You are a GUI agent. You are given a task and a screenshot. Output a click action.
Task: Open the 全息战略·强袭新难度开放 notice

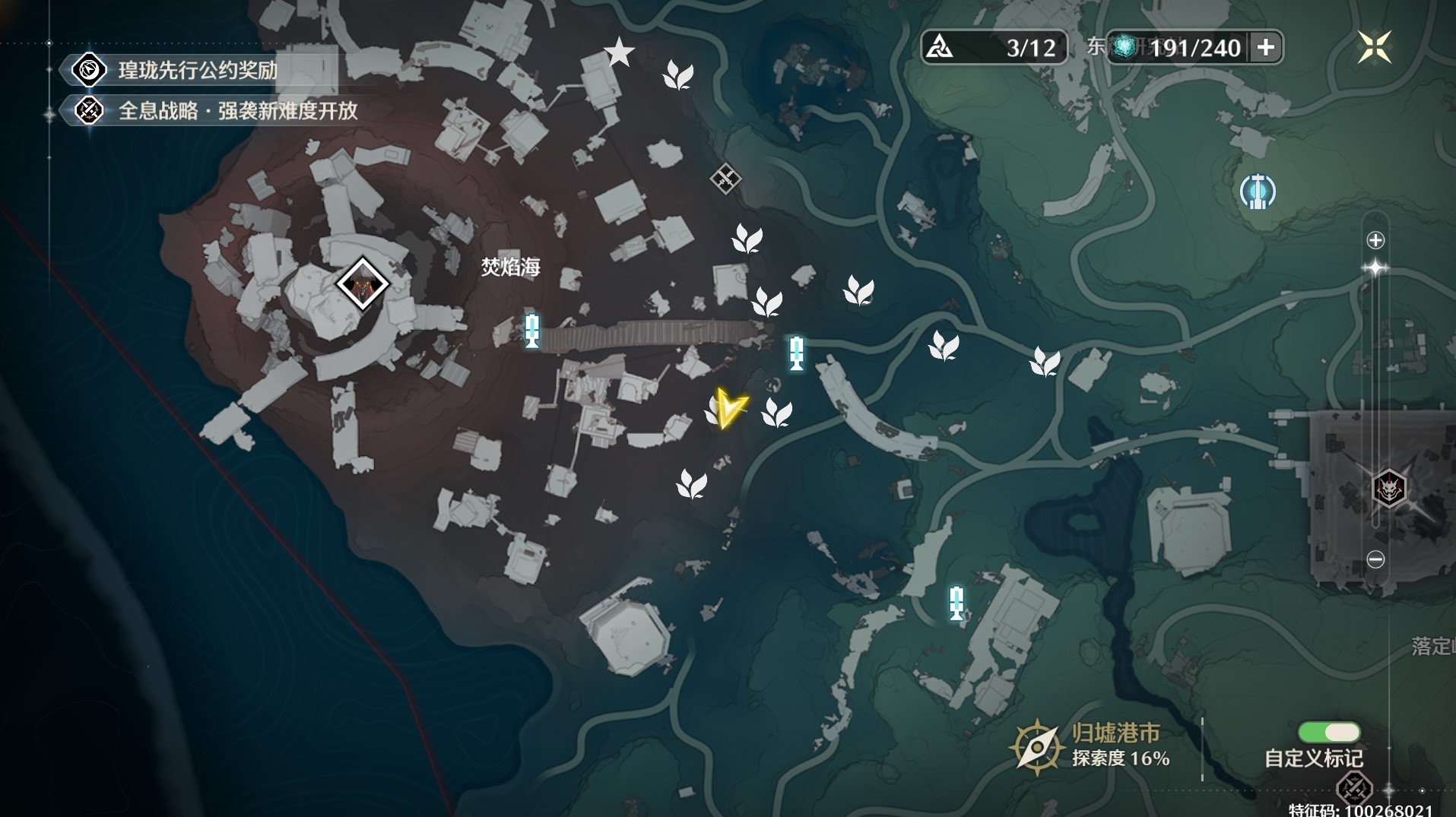(x=236, y=111)
